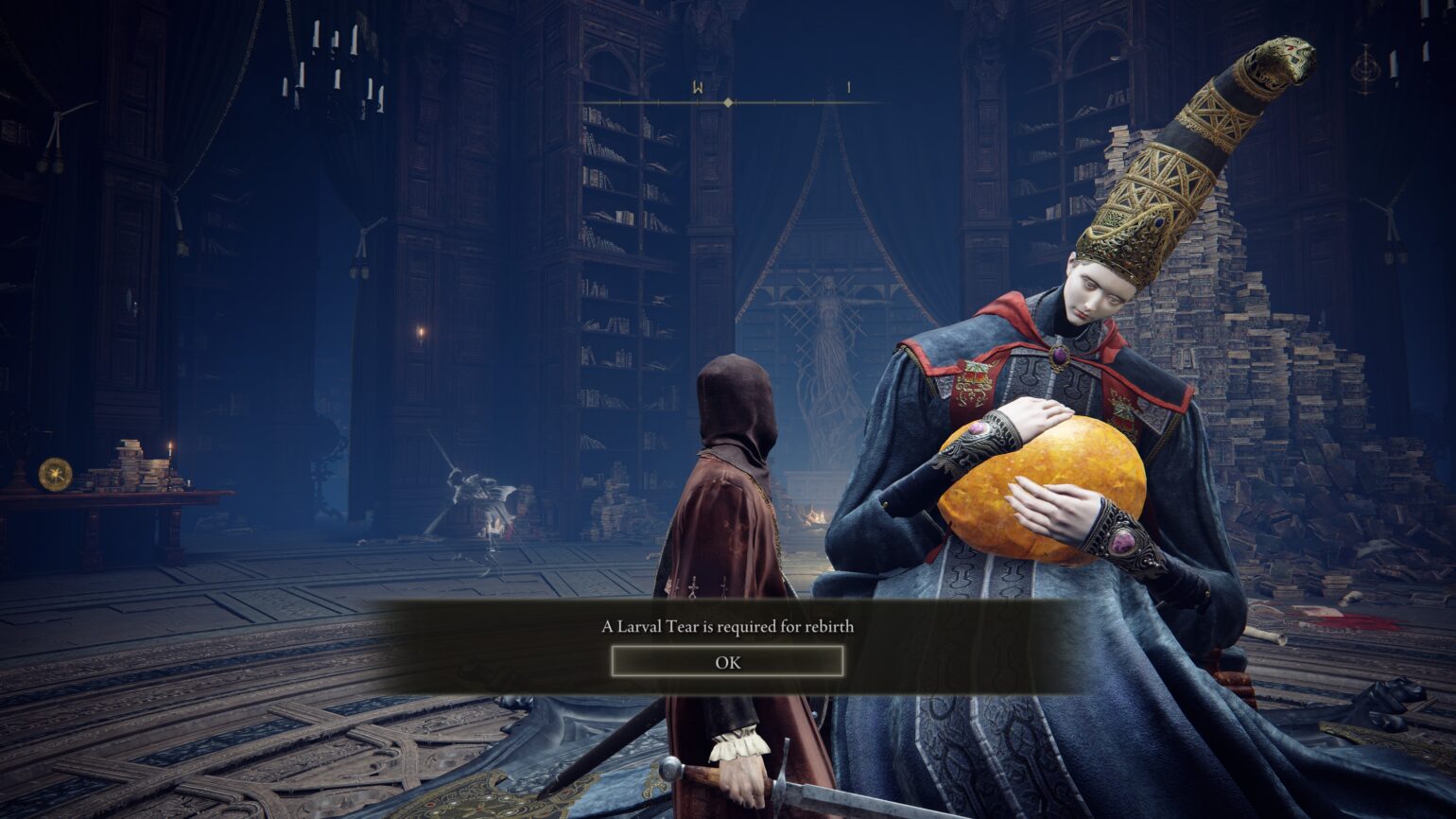Click the Erdtree rune icon top right
This screenshot has height=819, width=1456.
point(1365,69)
